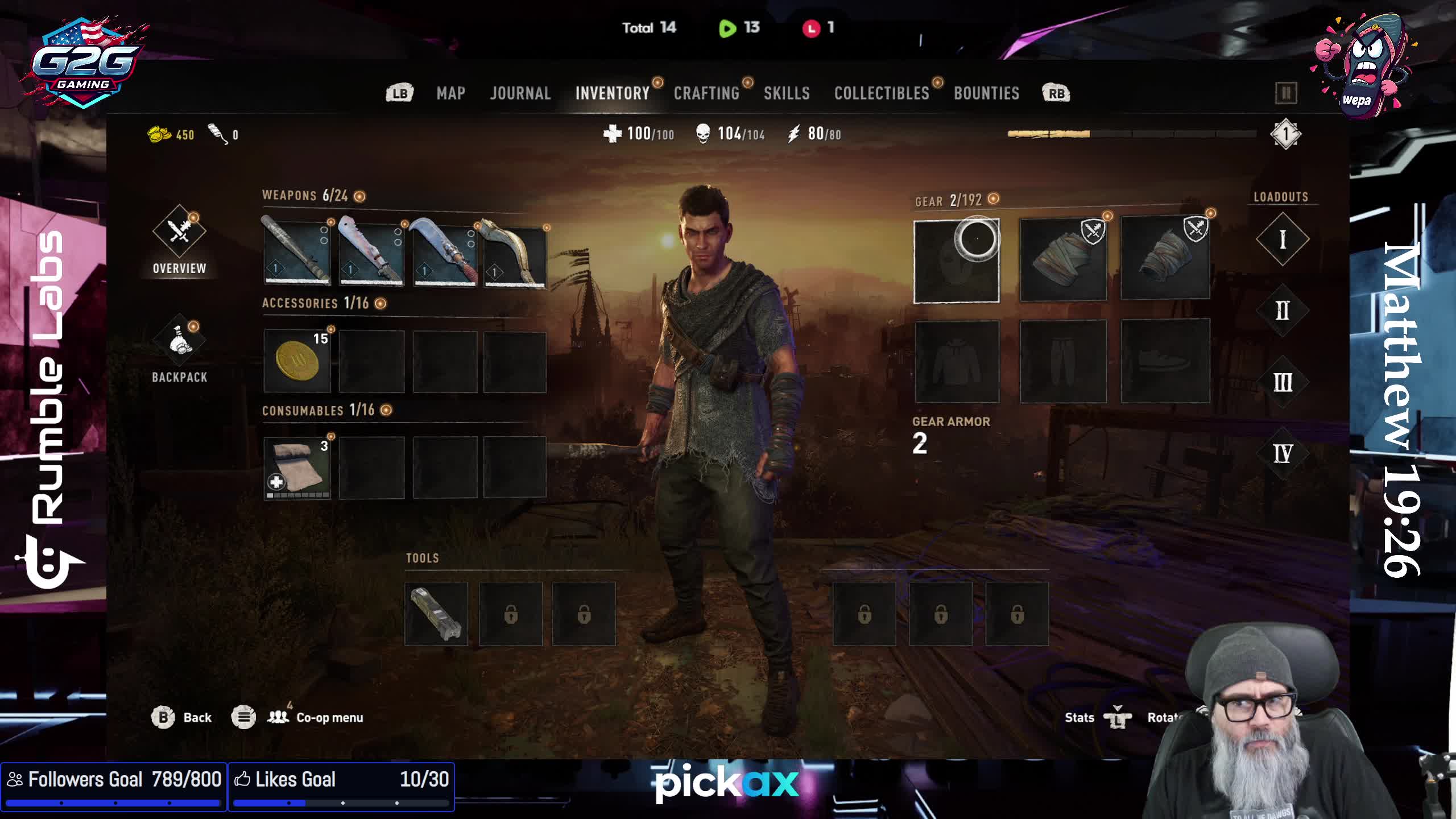The width and height of the screenshot is (1456, 819).
Task: Go to the Crafting tab
Action: (x=706, y=93)
